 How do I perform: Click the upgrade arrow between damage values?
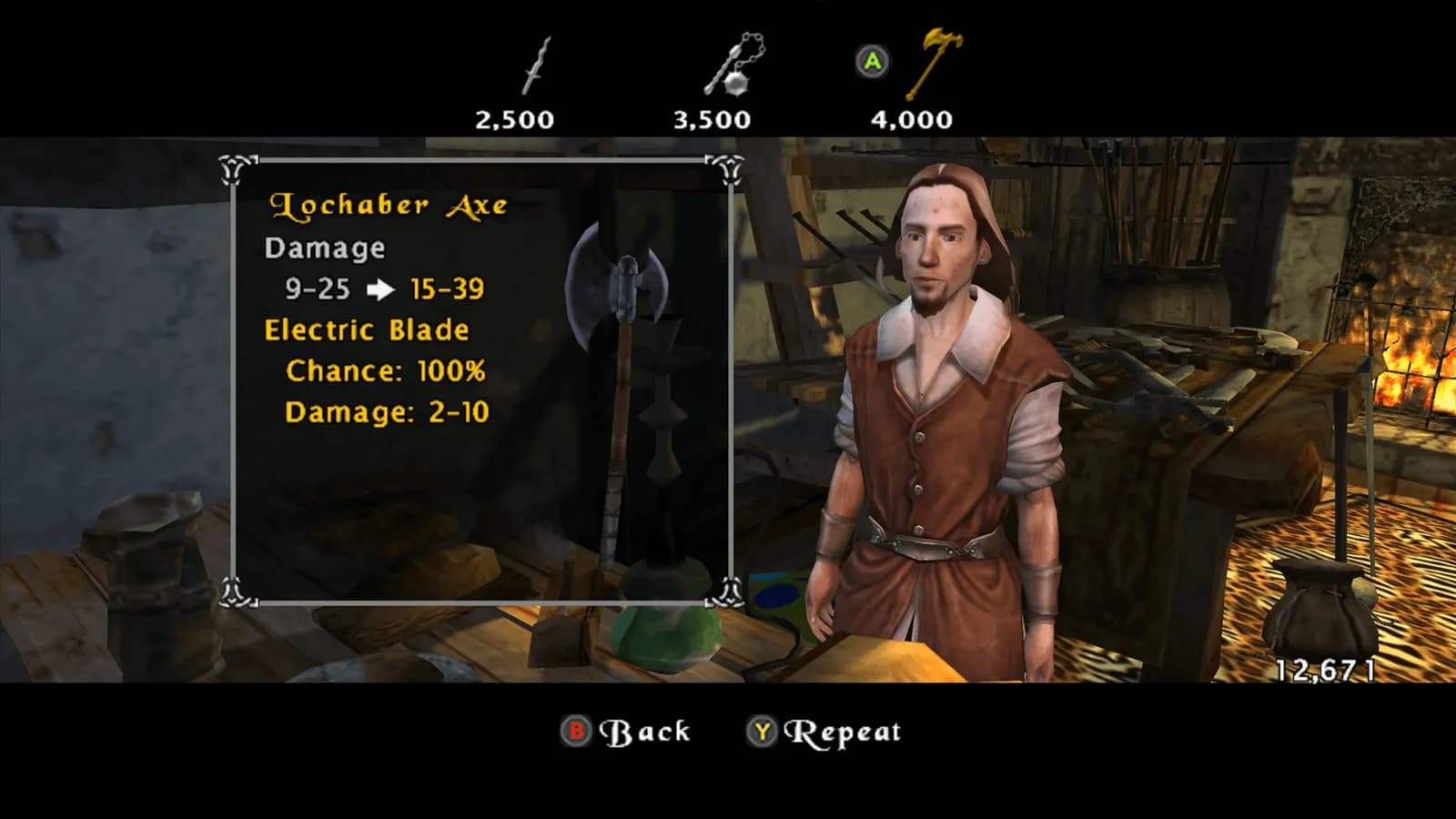[x=381, y=289]
